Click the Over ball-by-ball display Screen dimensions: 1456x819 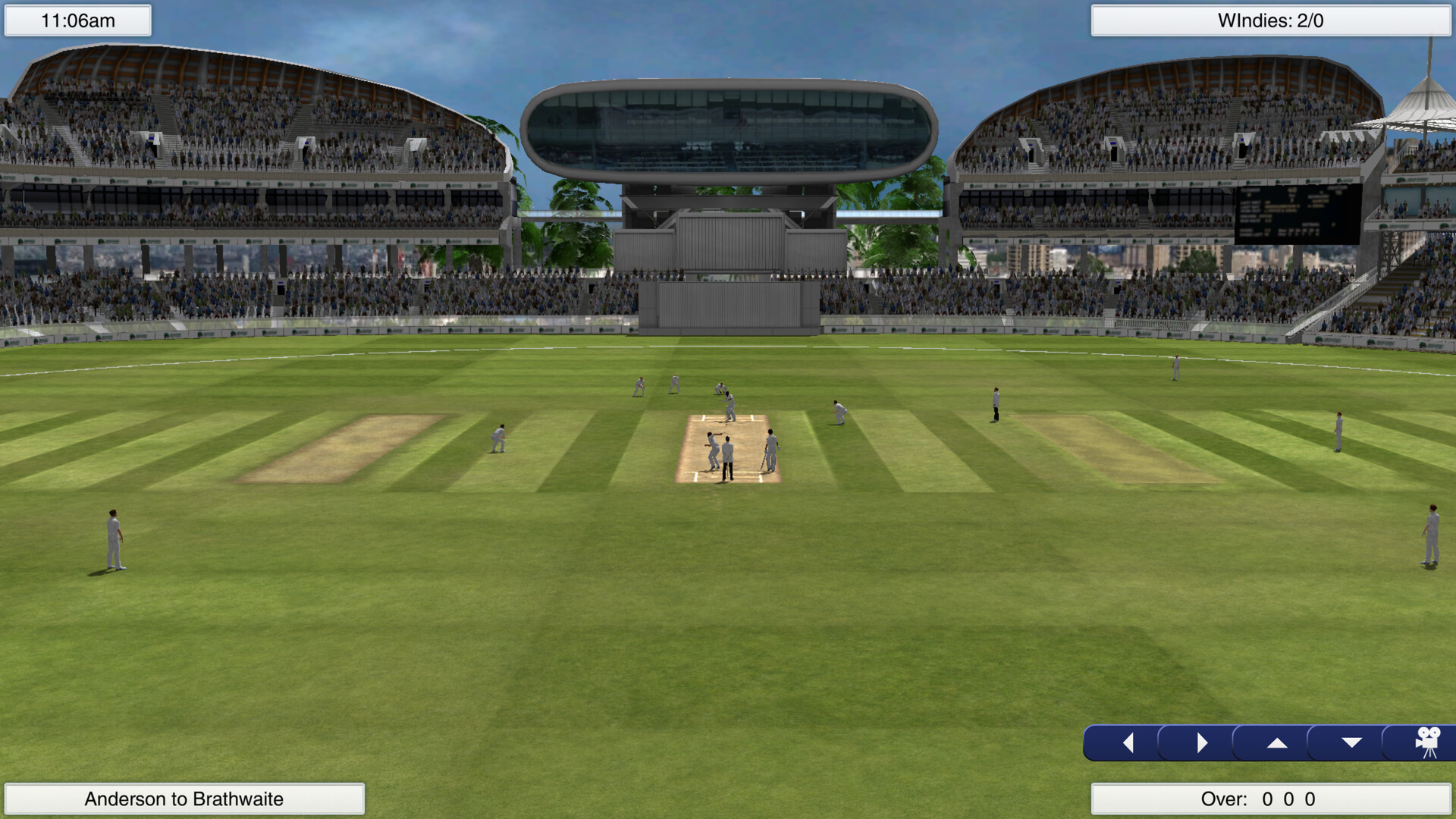click(1272, 799)
